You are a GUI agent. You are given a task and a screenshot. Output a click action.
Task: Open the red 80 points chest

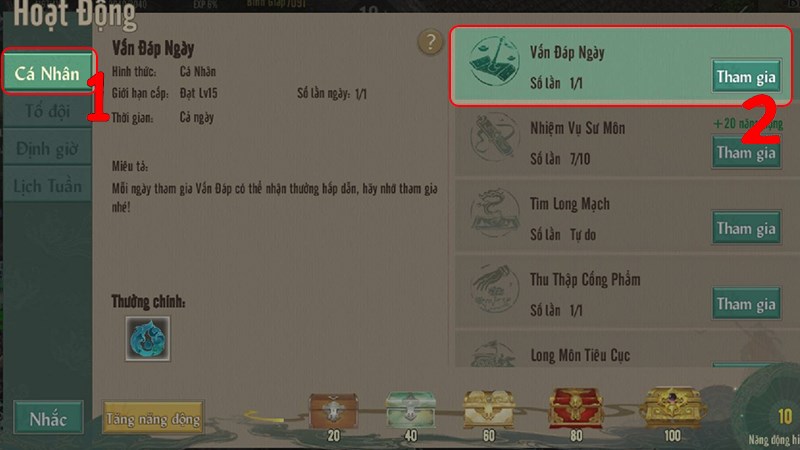[568, 408]
